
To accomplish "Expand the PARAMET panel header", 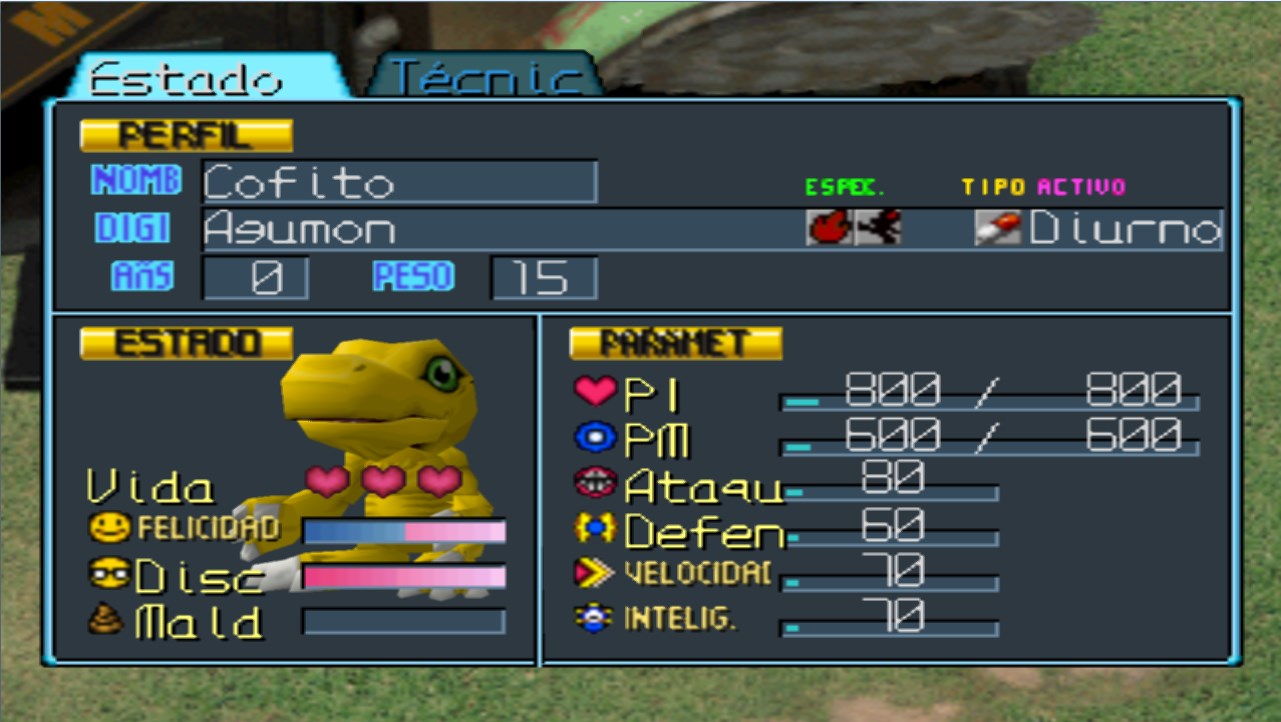I will [675, 341].
